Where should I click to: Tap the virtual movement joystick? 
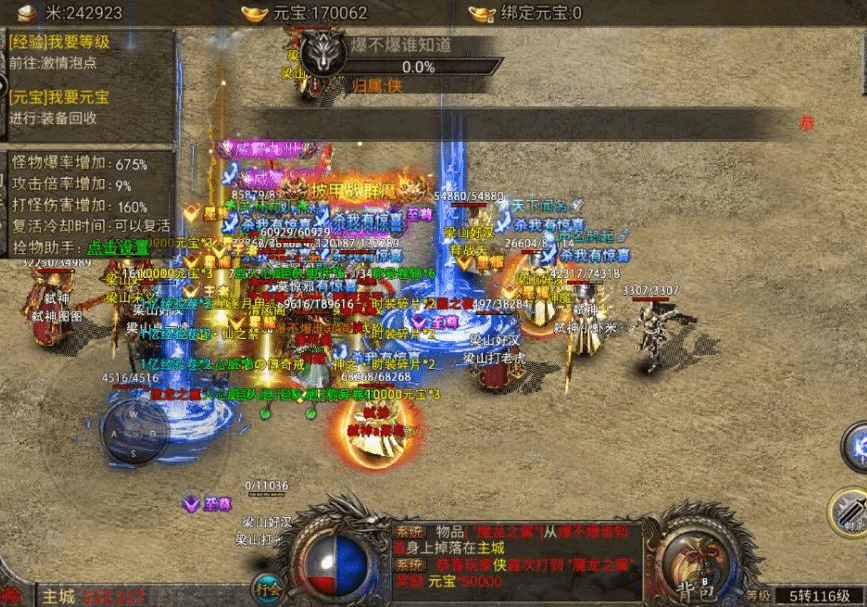[x=135, y=433]
